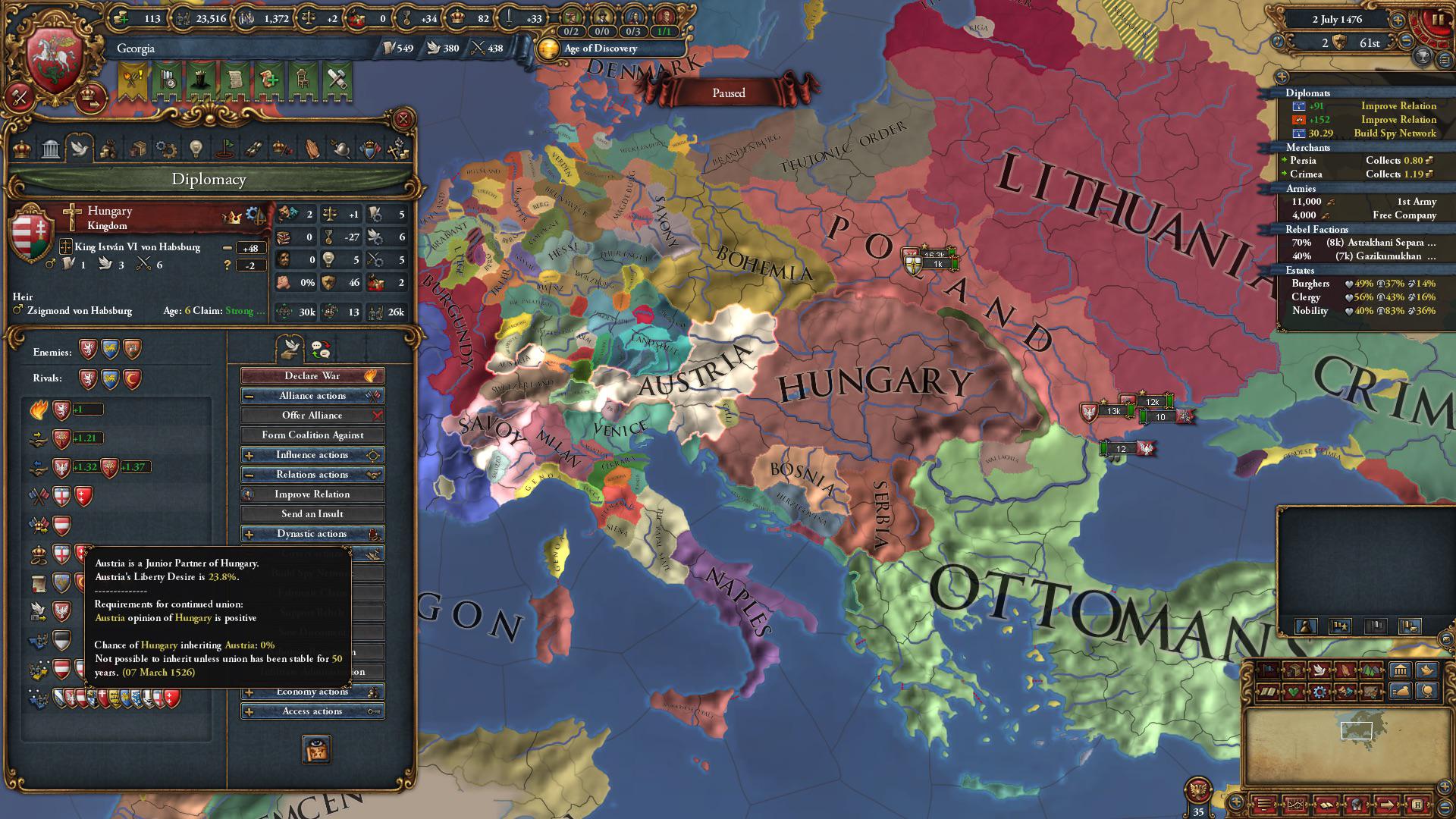Image resolution: width=1456 pixels, height=819 pixels.
Task: Increase game speed with the plus arrow
Action: pyautogui.click(x=1398, y=20)
